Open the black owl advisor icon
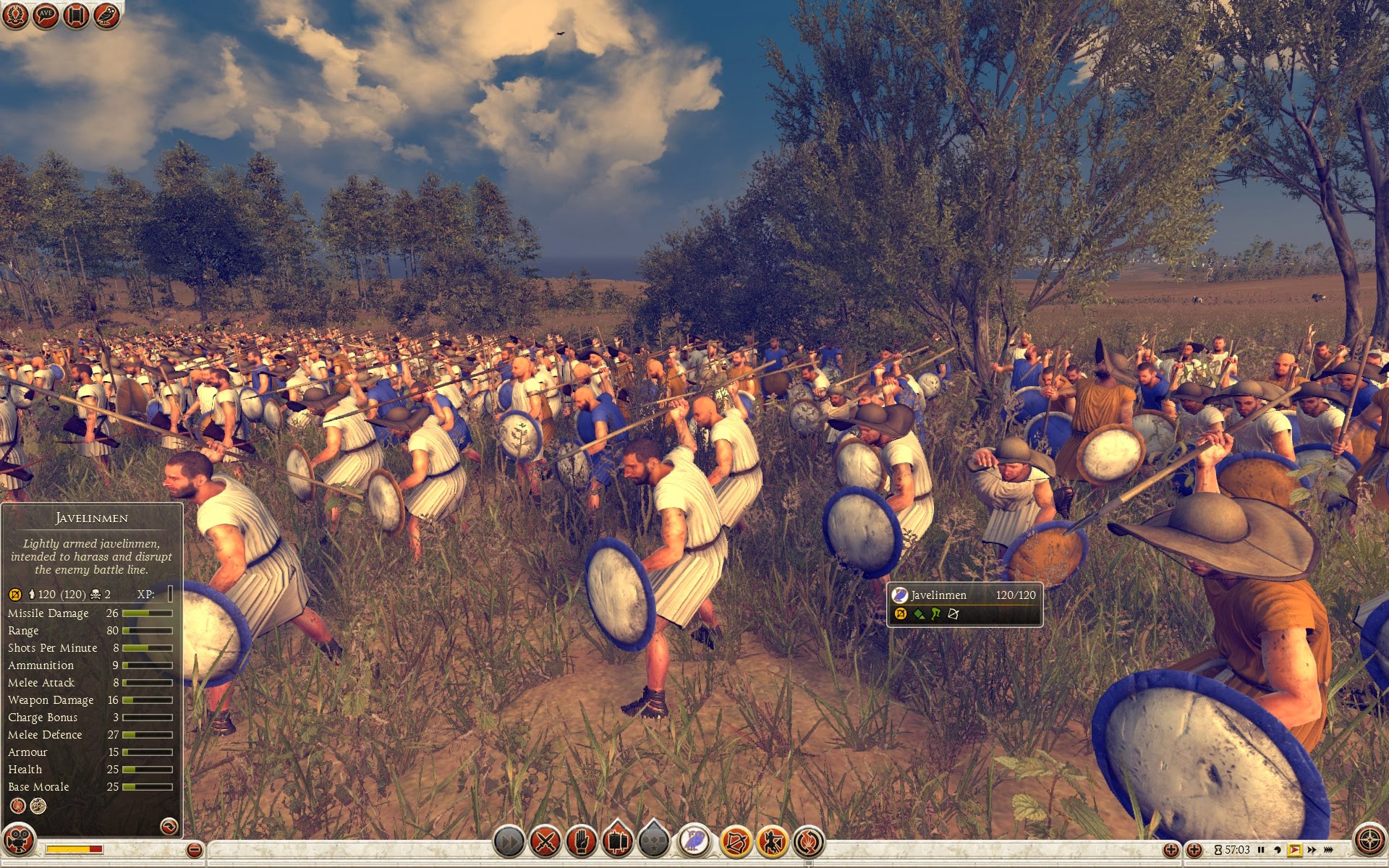Screen dimensions: 1389x868 click(x=106, y=15)
